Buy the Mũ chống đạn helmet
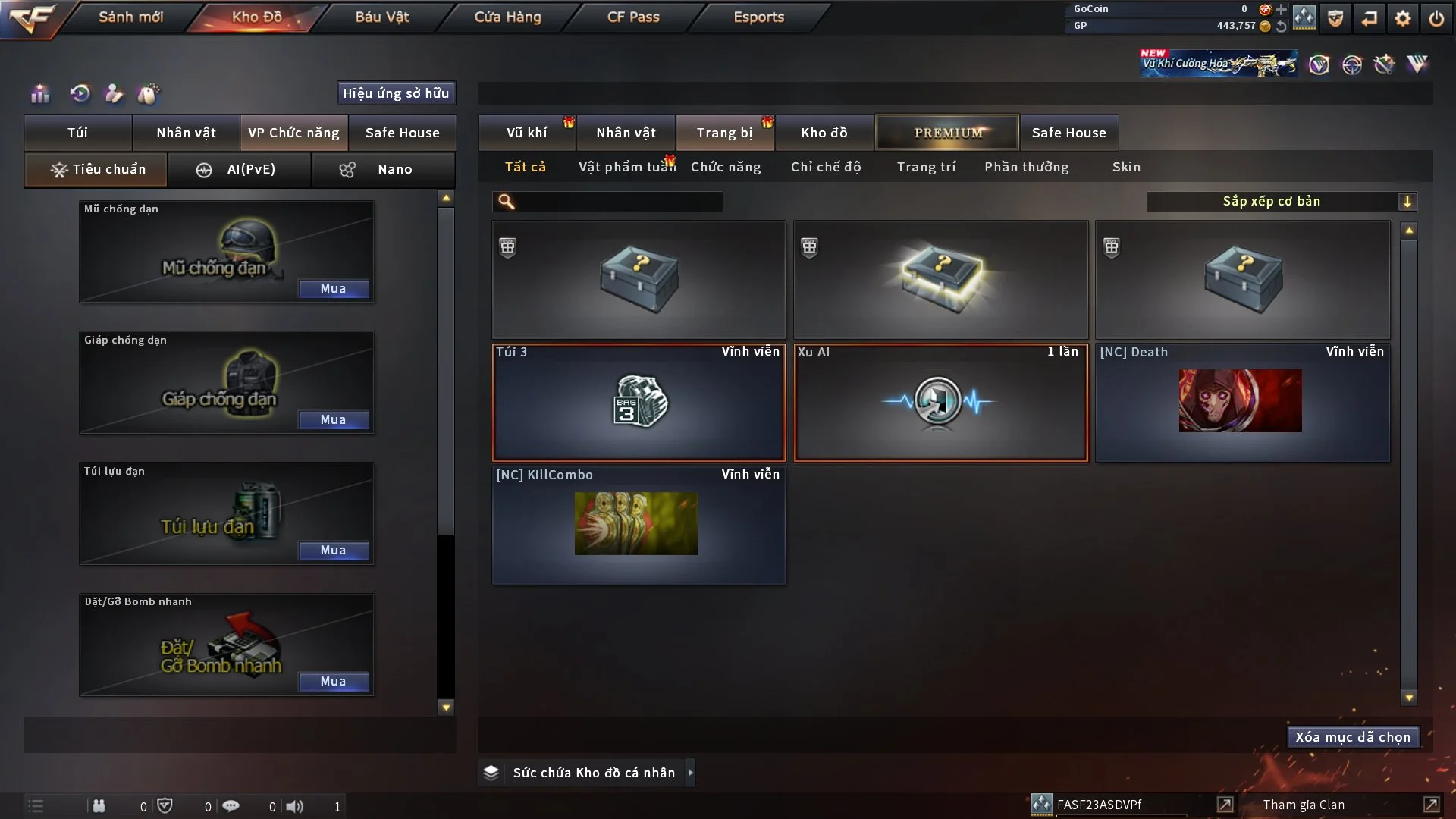Screen dimensions: 1456x819 coord(333,289)
